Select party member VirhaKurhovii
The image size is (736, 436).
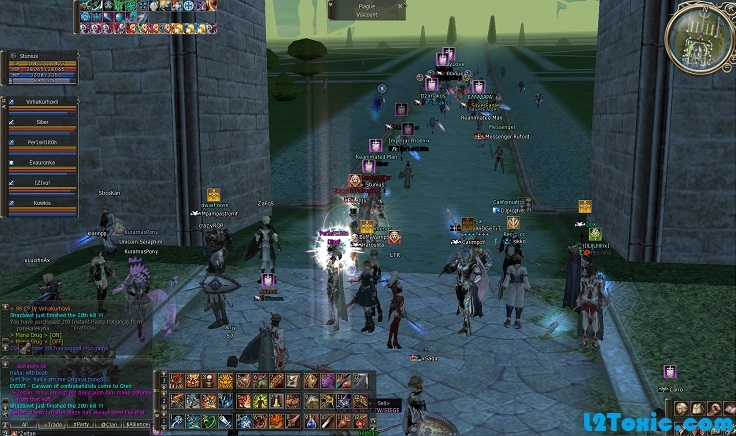(41, 104)
